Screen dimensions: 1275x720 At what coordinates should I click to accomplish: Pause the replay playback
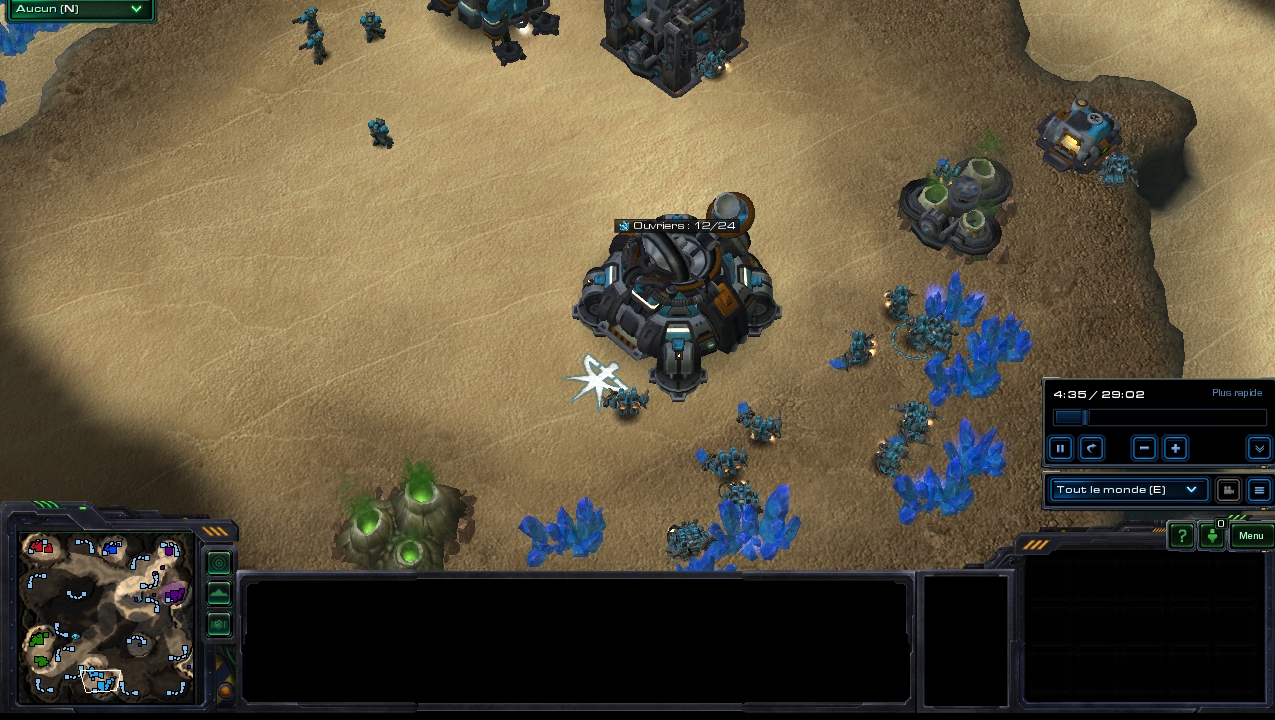[1061, 448]
